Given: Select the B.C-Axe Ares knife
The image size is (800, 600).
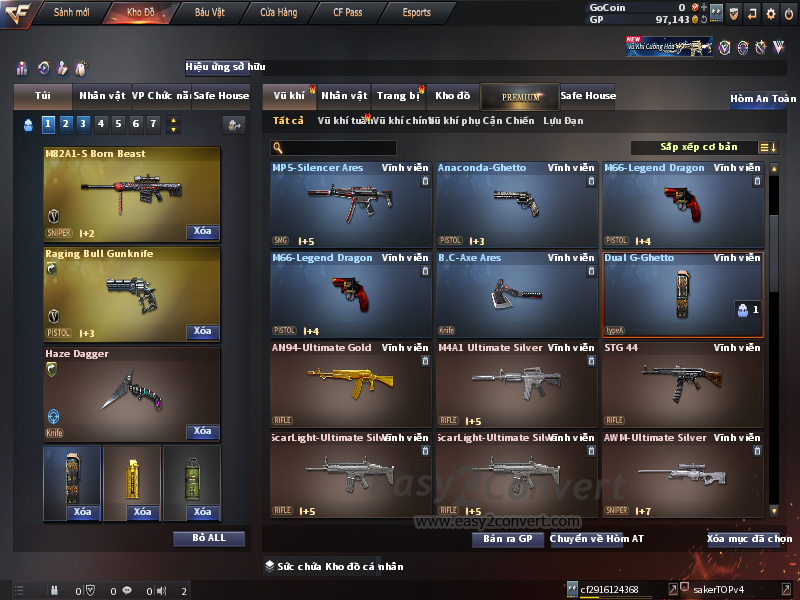Looking at the screenshot, I should 517,295.
